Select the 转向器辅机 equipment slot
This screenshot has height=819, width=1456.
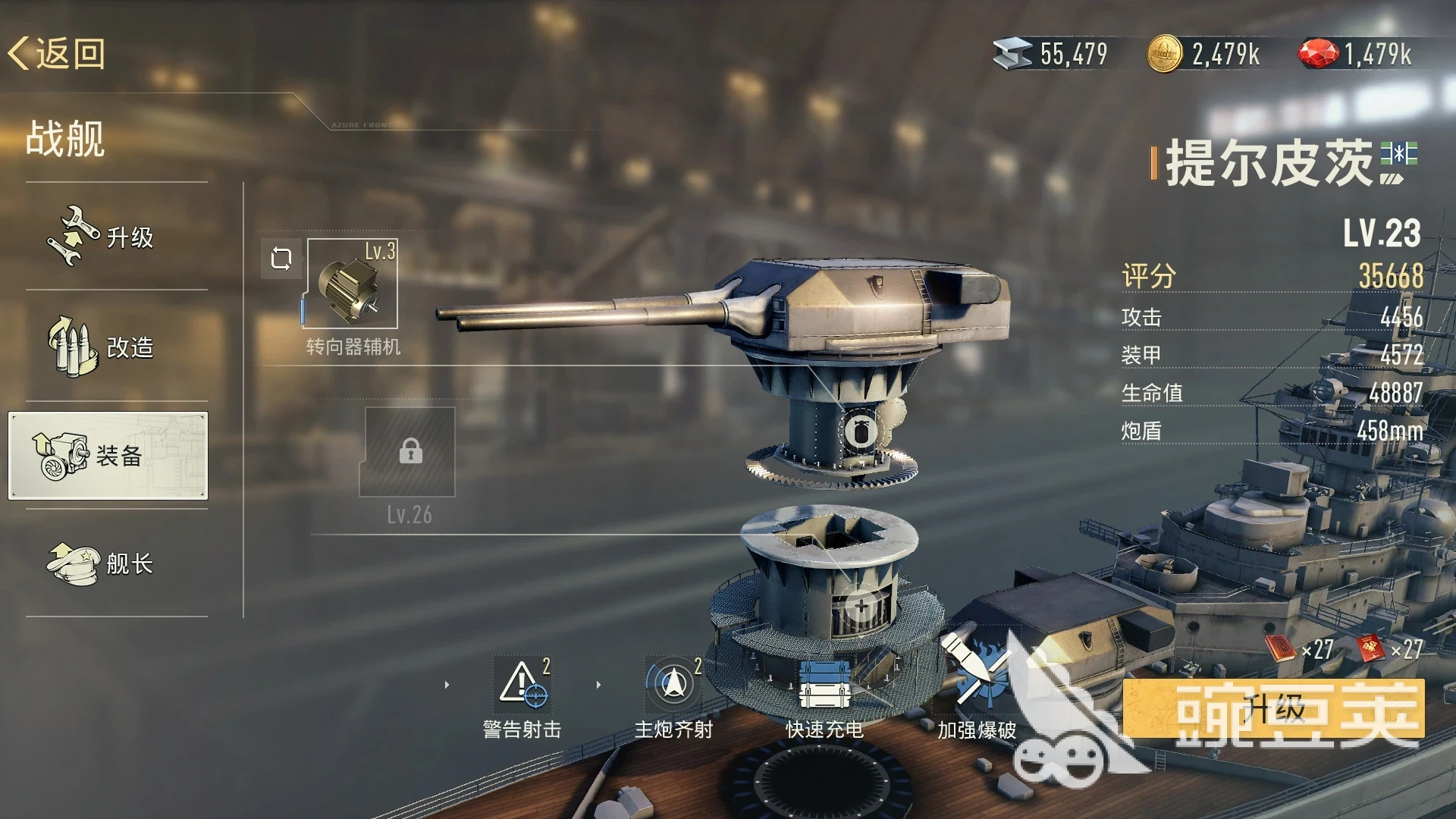[351, 284]
